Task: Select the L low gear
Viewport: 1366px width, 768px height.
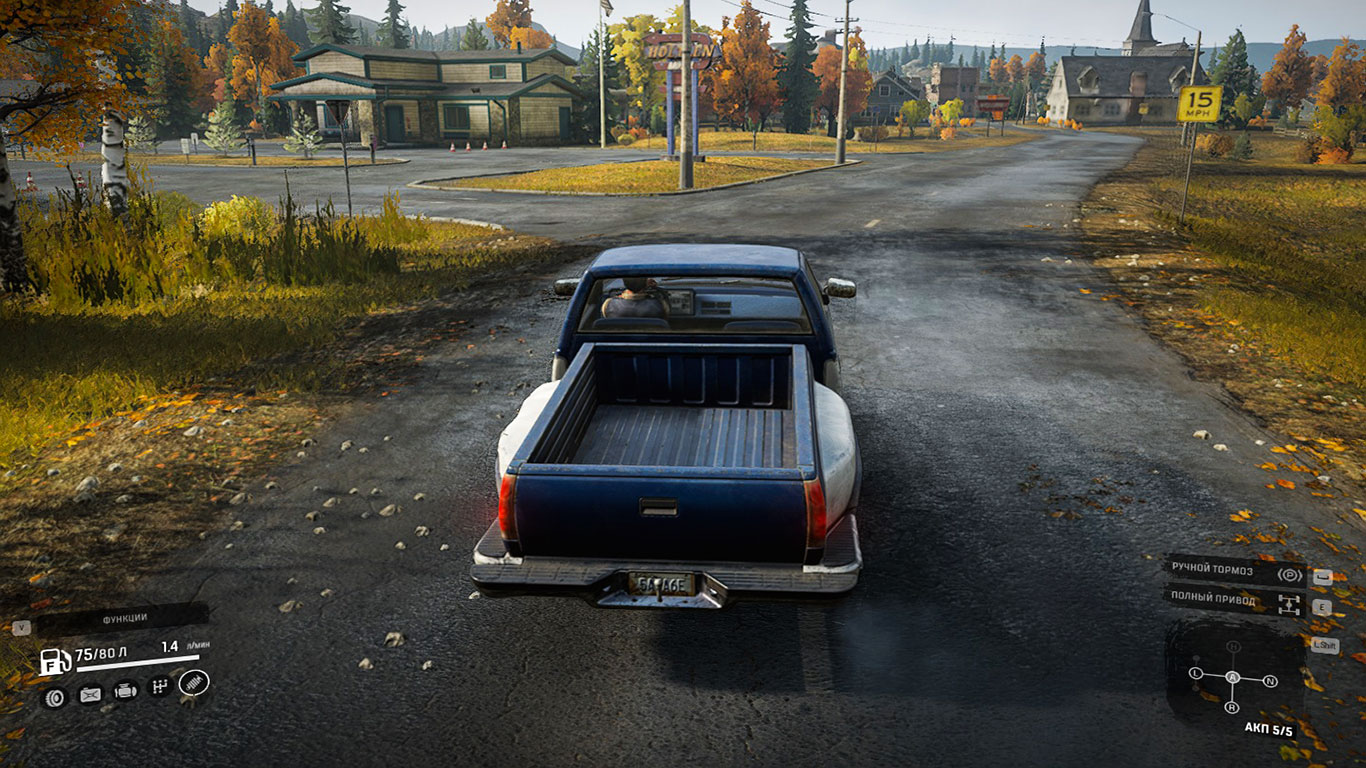Action: (x=1195, y=674)
